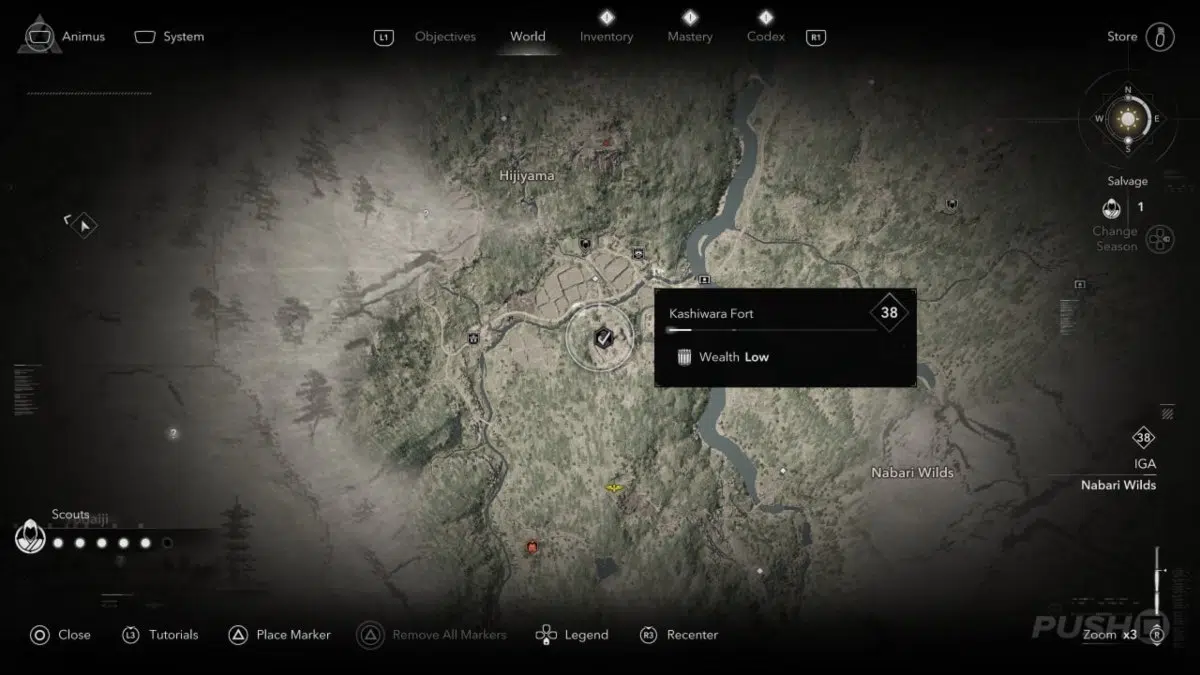Close the world map
This screenshot has width=1200, height=675.
point(60,634)
